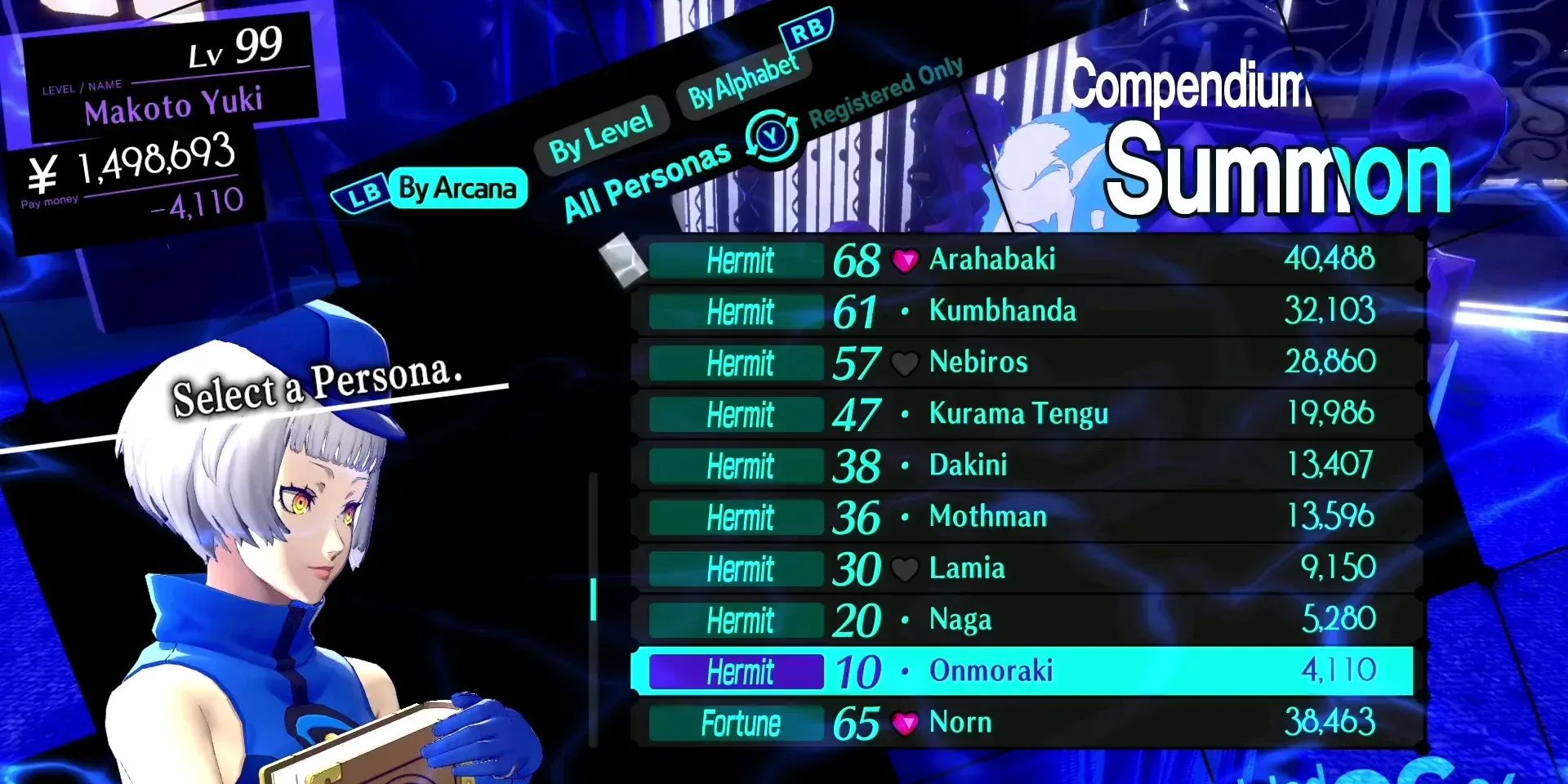
Task: Toggle the favorite heart for Lamia
Action: click(x=905, y=568)
